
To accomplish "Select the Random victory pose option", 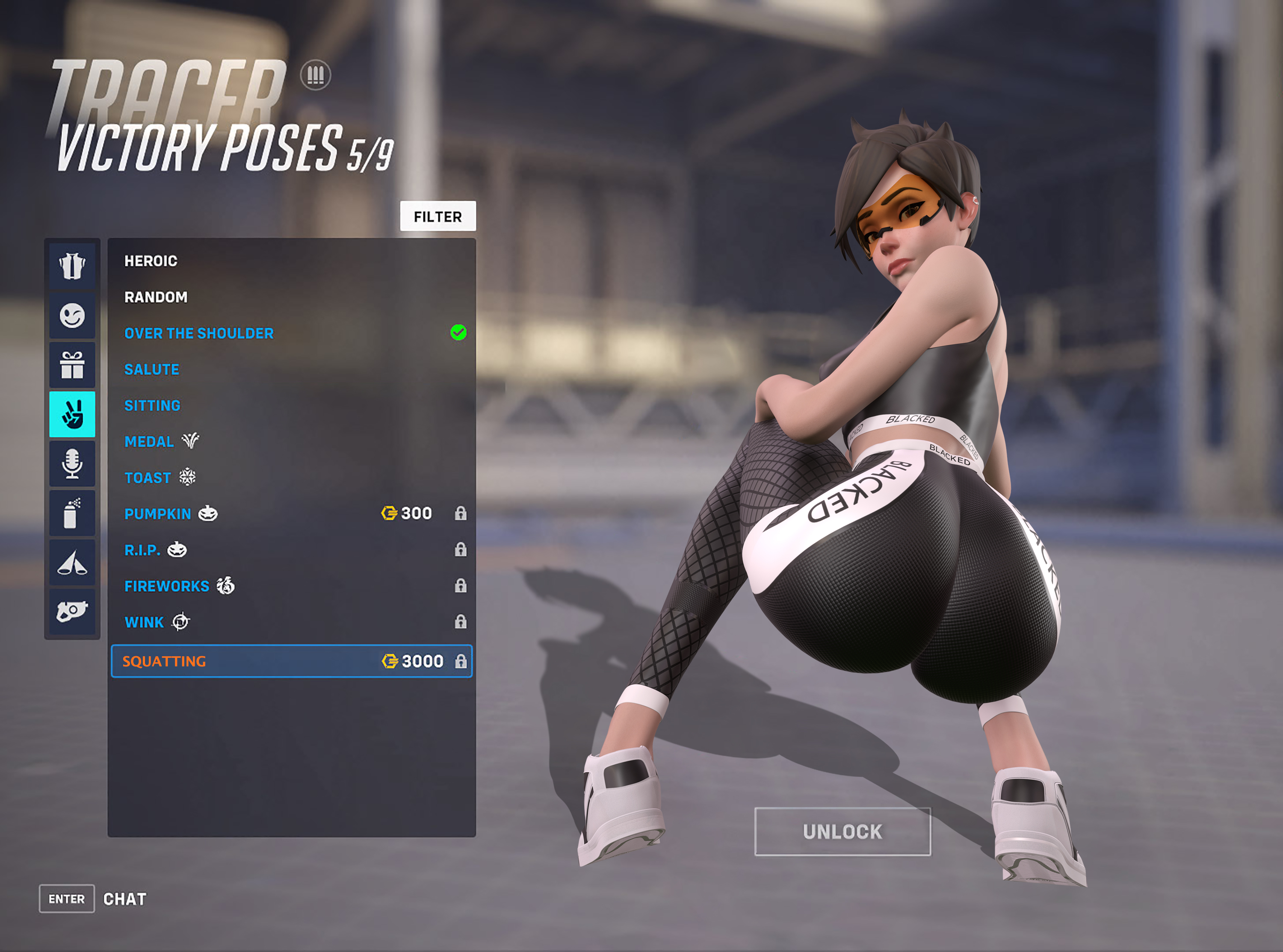I will (156, 297).
